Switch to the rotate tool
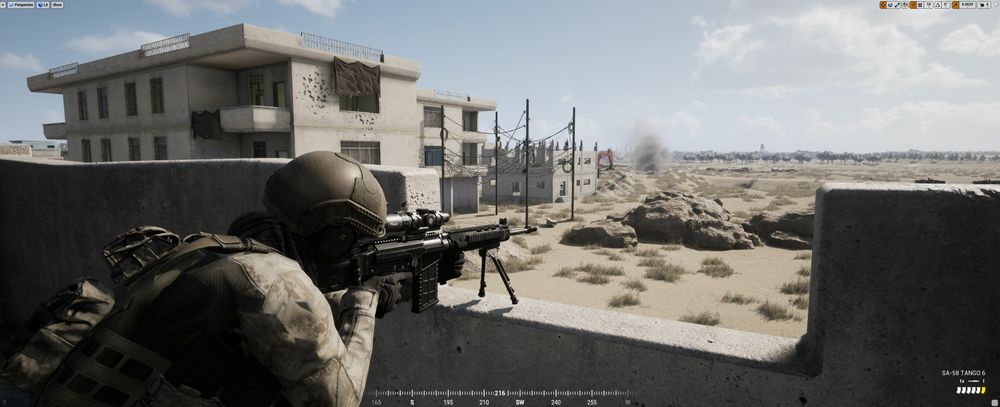The height and width of the screenshot is (407, 1000). [x=892, y=5]
